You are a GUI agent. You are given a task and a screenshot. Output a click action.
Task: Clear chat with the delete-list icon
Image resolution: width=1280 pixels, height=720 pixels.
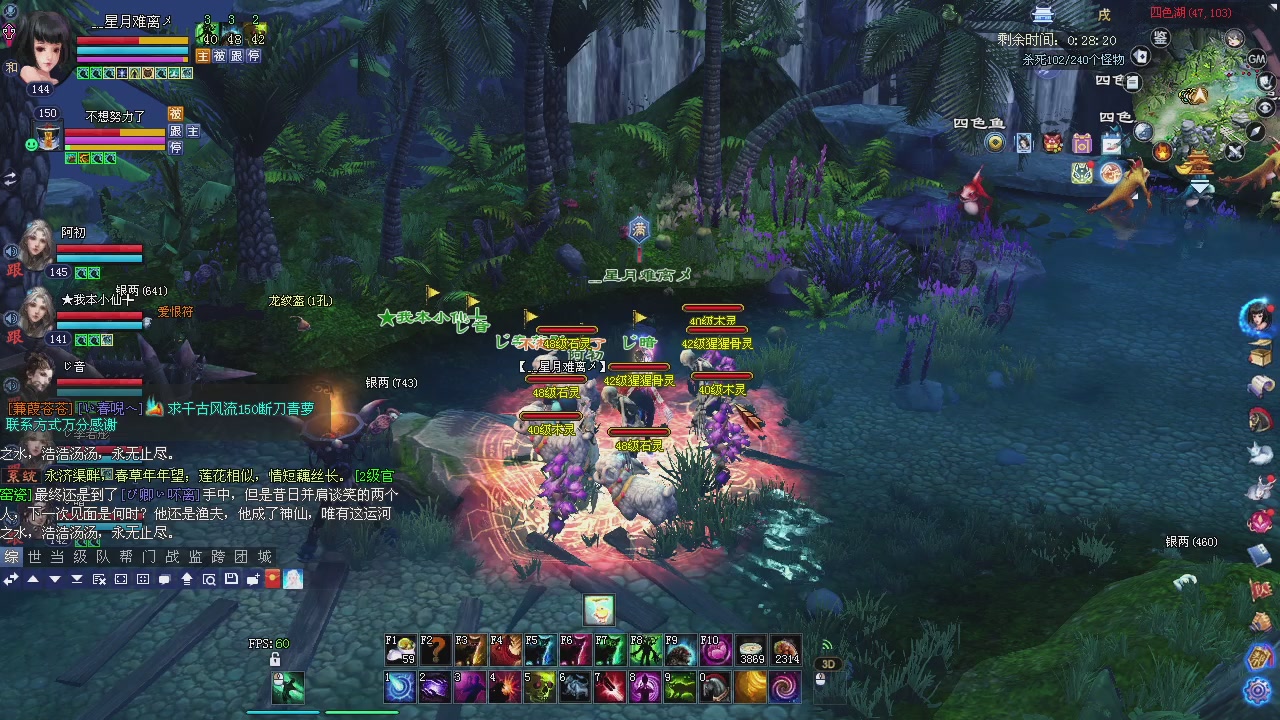click(99, 579)
